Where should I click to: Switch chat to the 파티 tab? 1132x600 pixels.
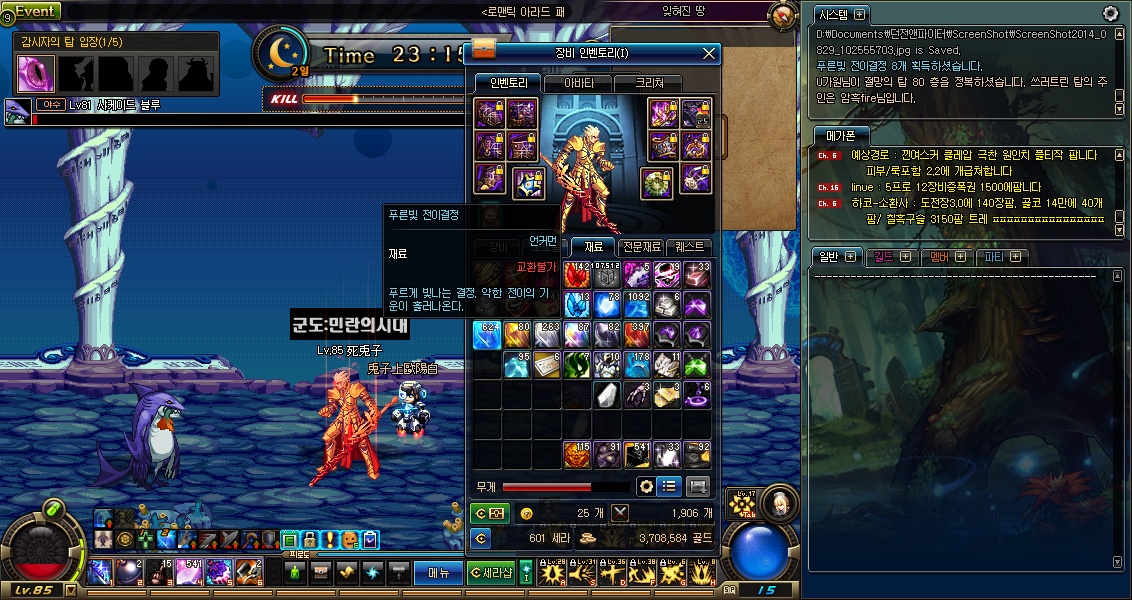tap(1001, 257)
